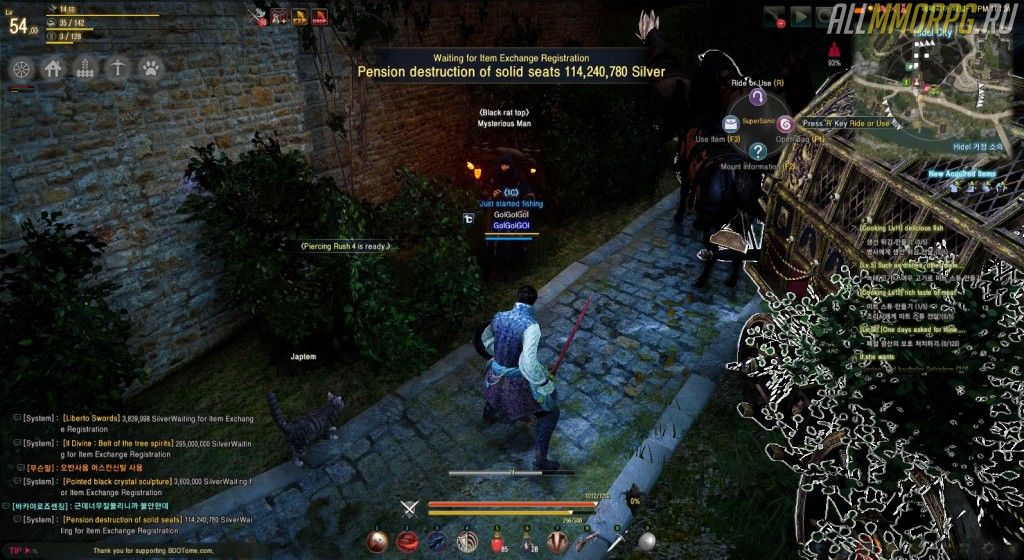The width and height of the screenshot is (1024, 560).
Task: Click the play button beside the minimap
Action: (x=800, y=16)
